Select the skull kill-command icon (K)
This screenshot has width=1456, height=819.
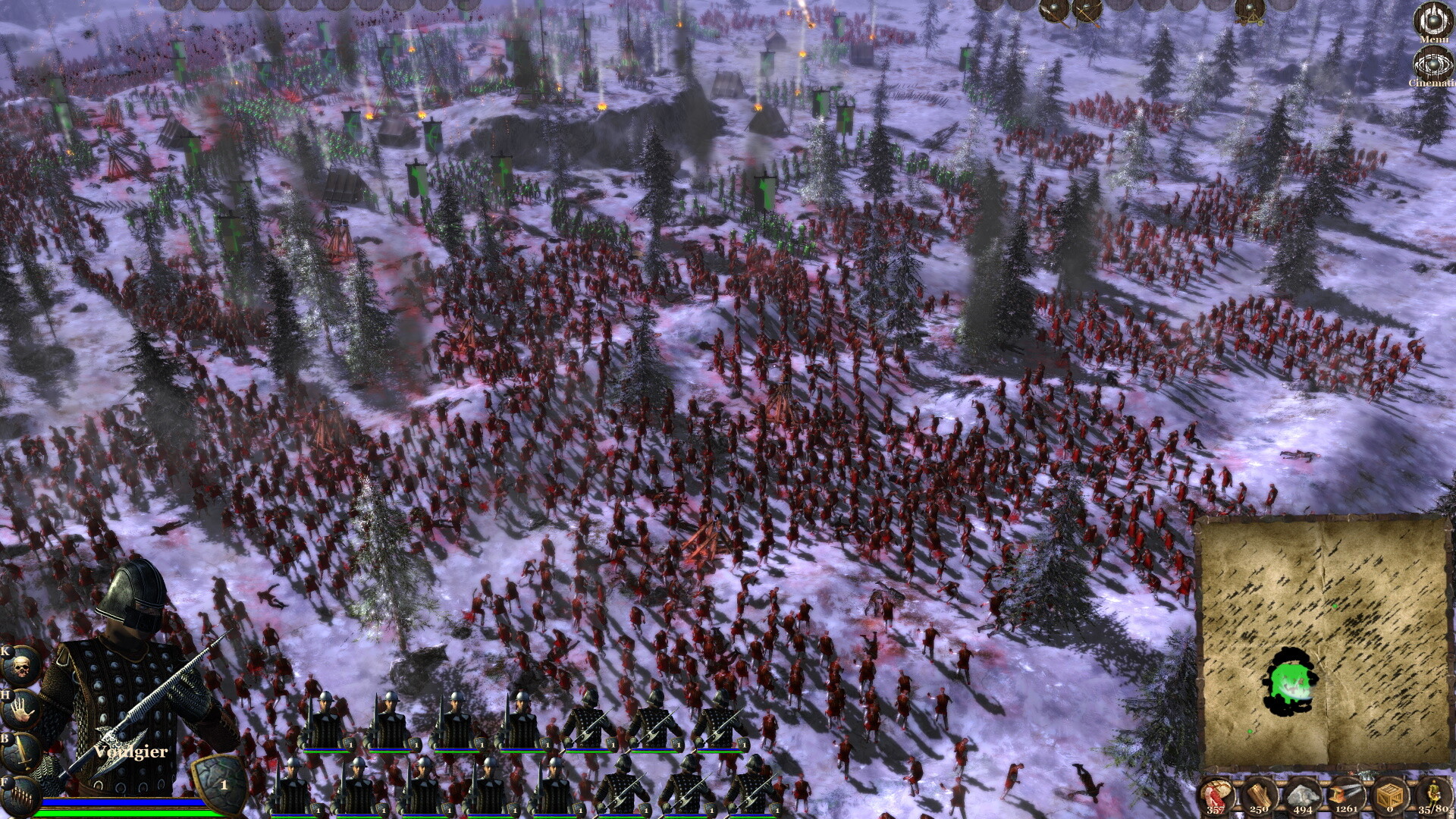tap(20, 666)
